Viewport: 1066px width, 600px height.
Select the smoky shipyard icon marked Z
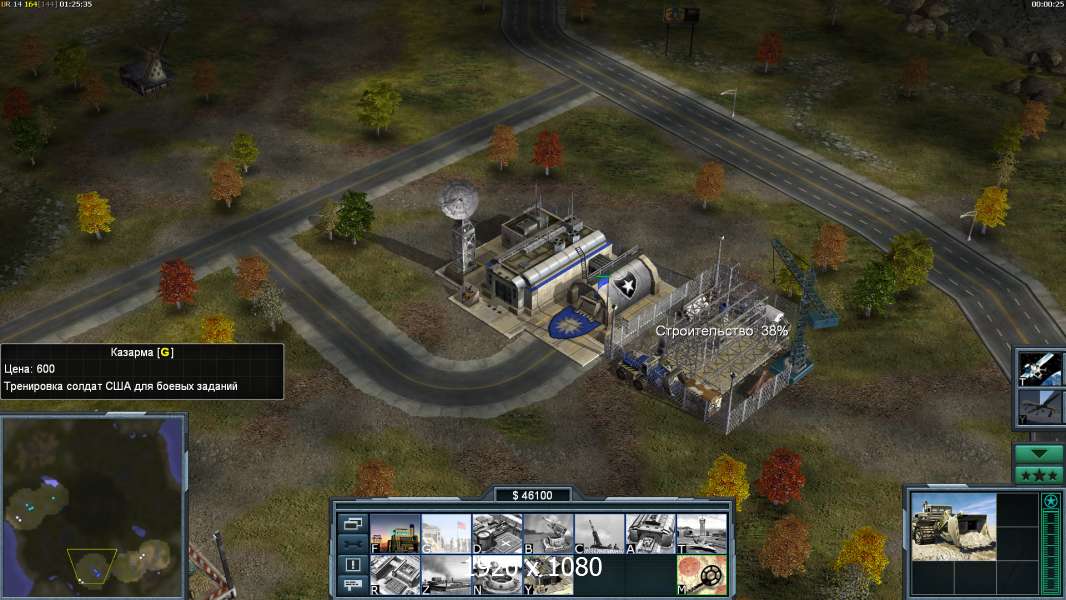pyautogui.click(x=446, y=575)
